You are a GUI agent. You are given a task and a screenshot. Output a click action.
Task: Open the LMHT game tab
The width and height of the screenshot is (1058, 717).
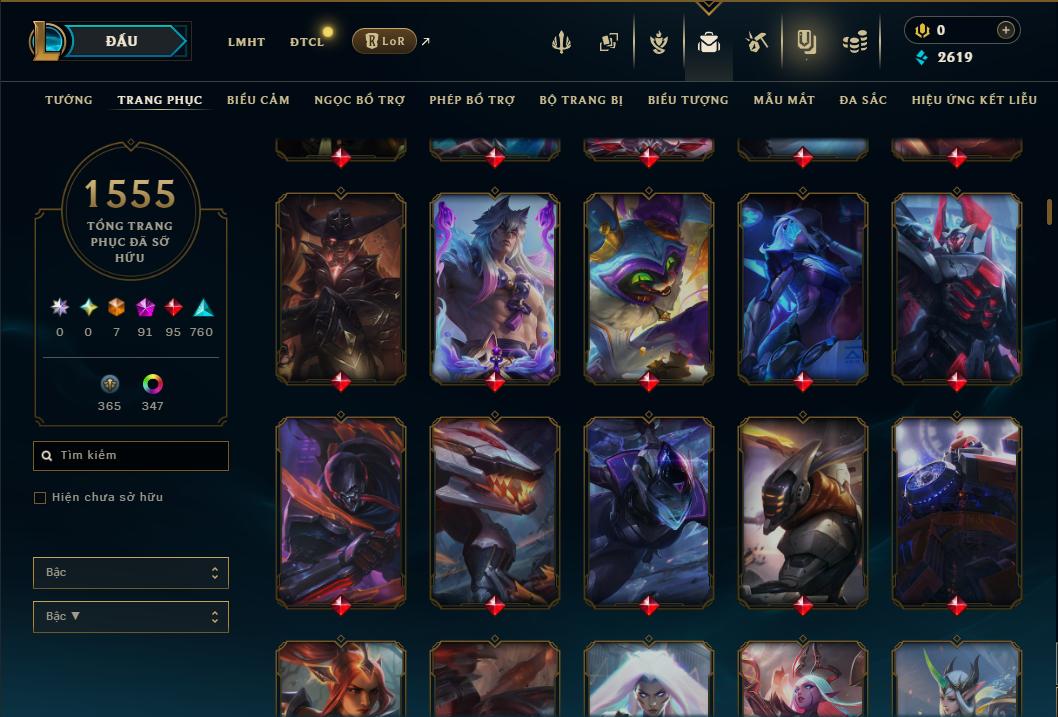(246, 42)
